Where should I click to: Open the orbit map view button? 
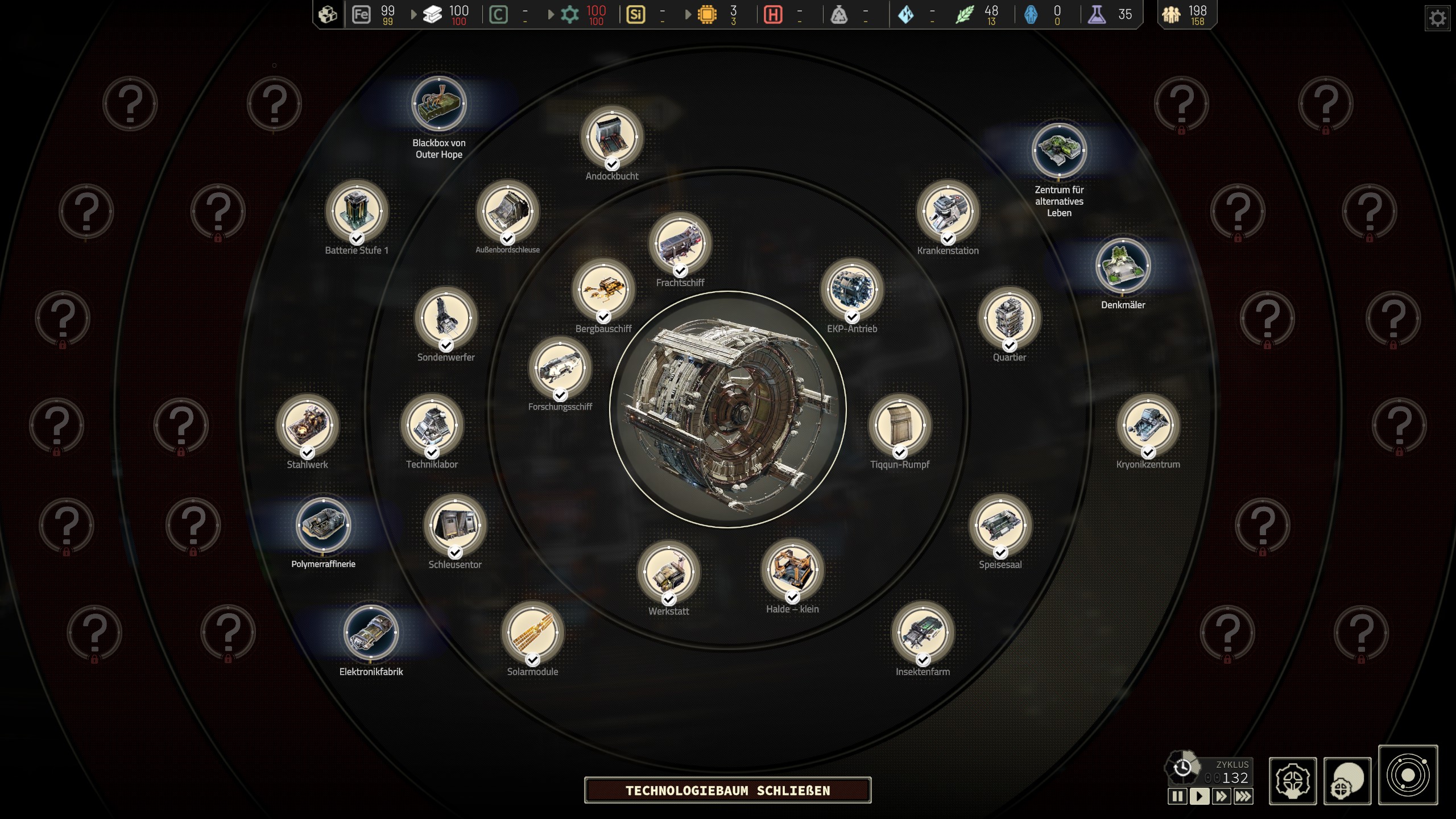point(1408,775)
